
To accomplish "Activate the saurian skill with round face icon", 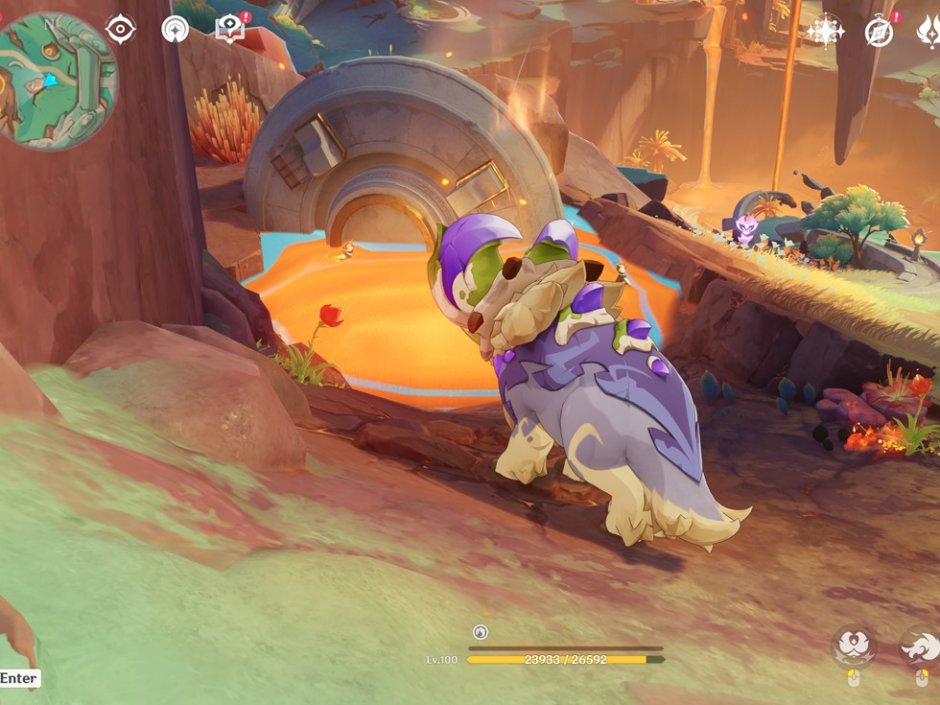I will [854, 647].
